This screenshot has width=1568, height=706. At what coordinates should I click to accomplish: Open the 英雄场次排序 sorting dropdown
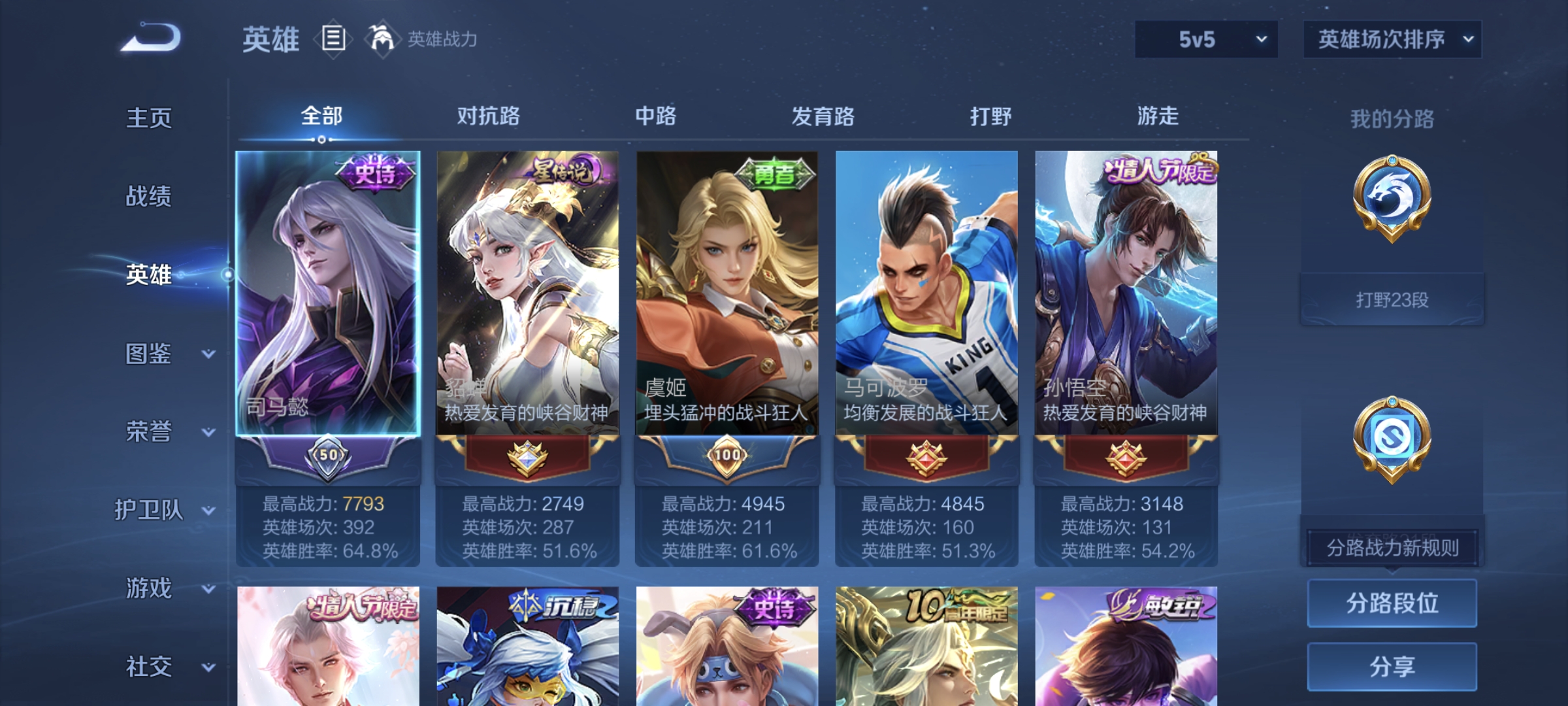tap(1392, 39)
